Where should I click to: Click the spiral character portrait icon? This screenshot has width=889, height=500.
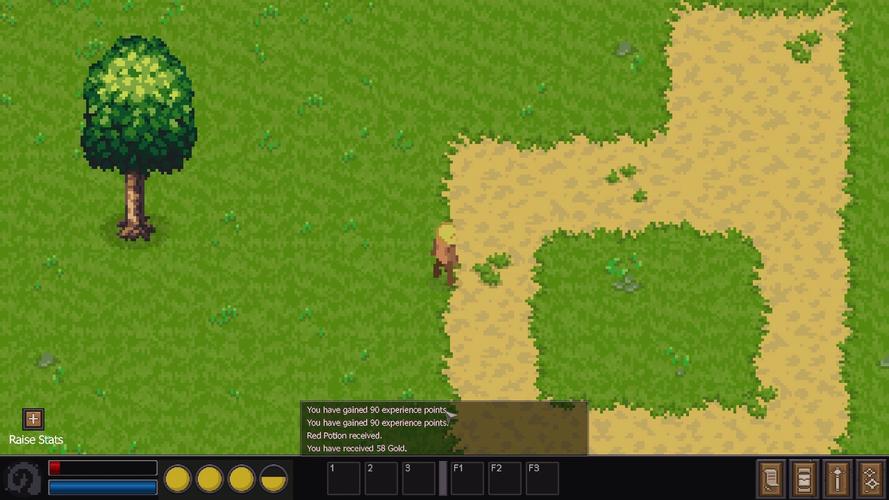(x=22, y=478)
